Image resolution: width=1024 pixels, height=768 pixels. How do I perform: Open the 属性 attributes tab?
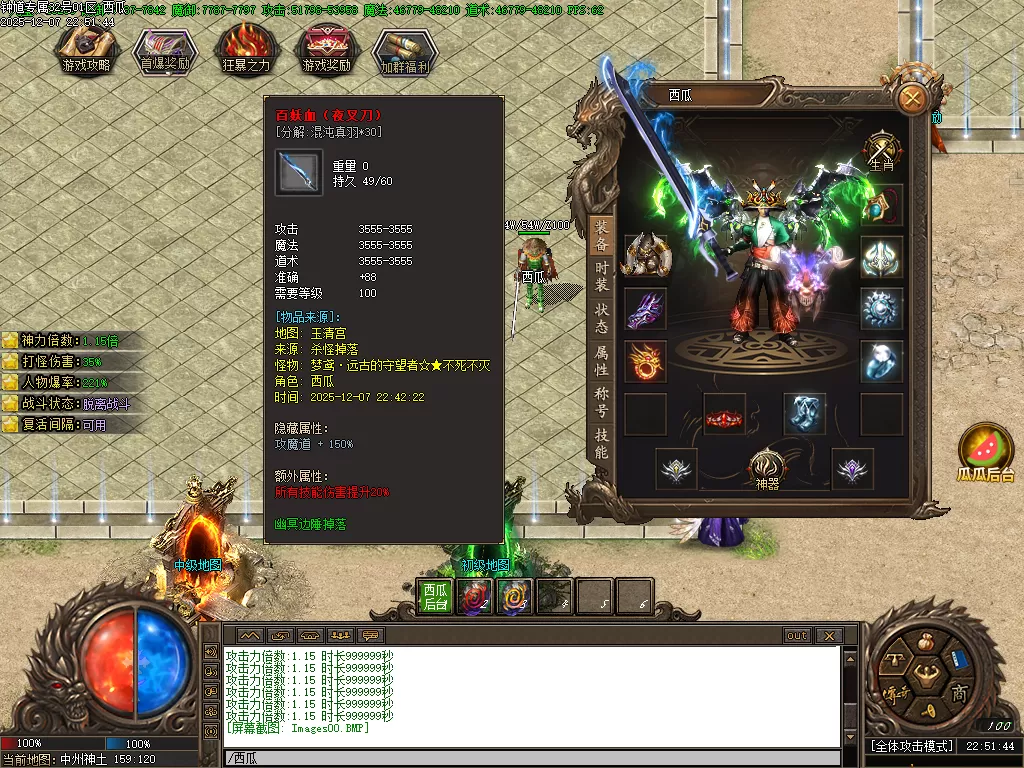click(x=601, y=361)
